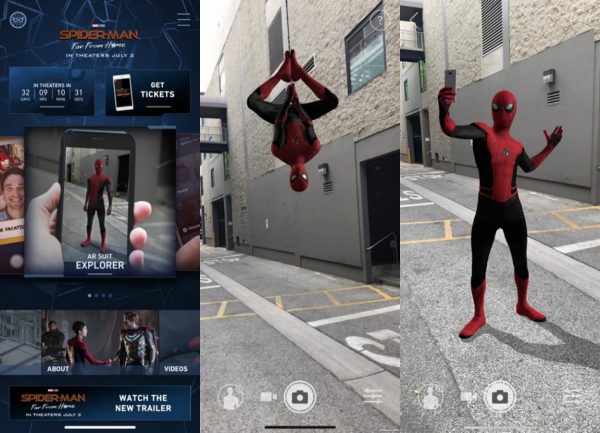Switch to video mode on upside-down Spider-Man screen
Image resolution: width=600 pixels, height=433 pixels.
point(268,396)
